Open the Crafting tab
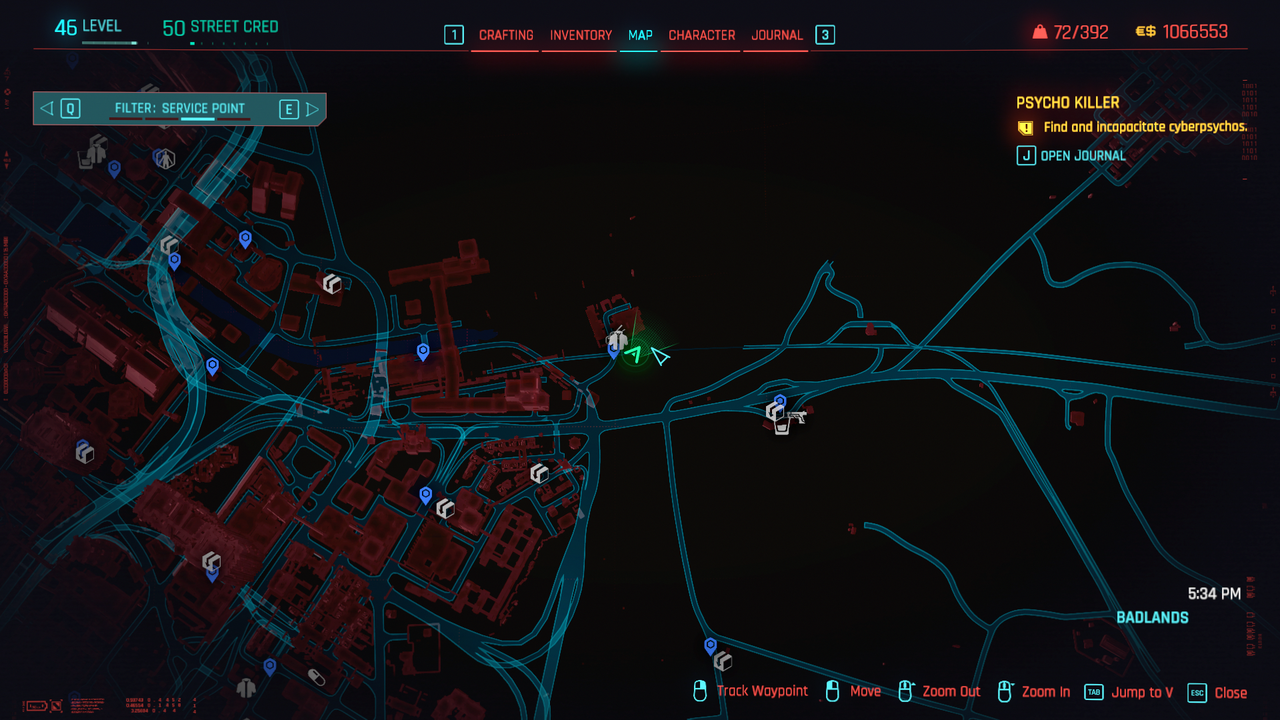The height and width of the screenshot is (720, 1280). (506, 35)
